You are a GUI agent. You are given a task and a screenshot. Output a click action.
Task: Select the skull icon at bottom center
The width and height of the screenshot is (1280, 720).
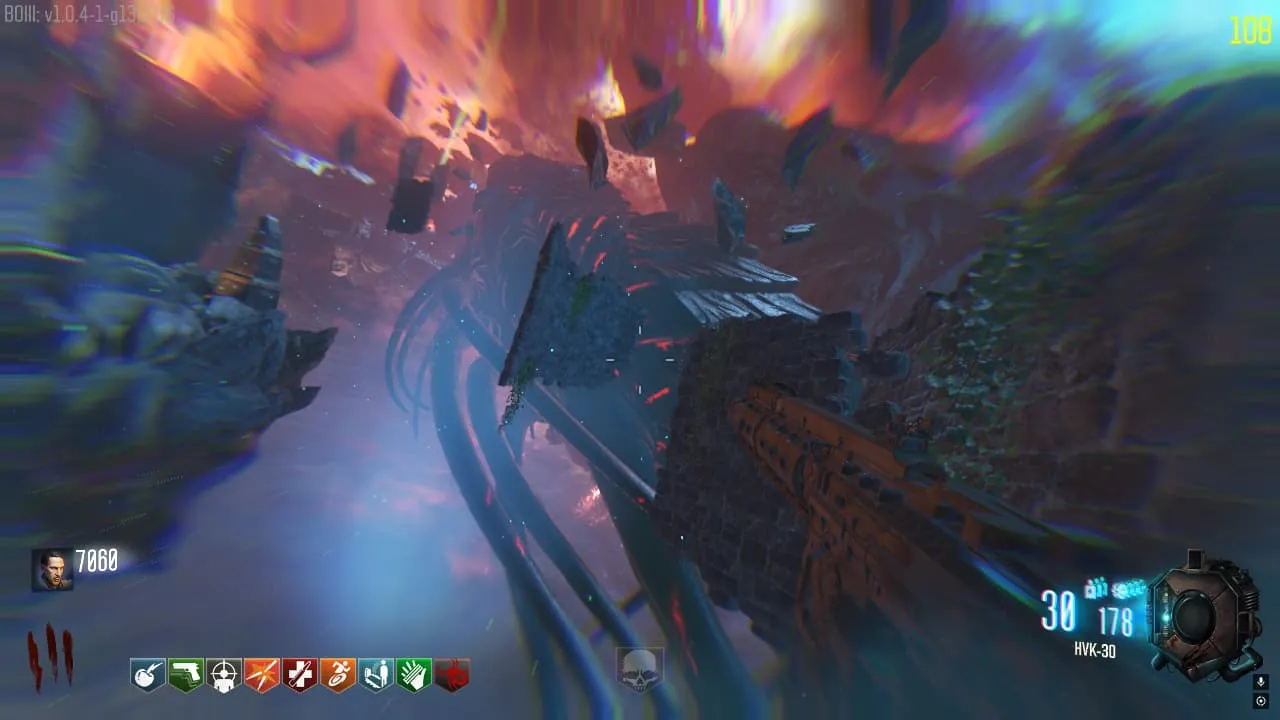coord(639,669)
